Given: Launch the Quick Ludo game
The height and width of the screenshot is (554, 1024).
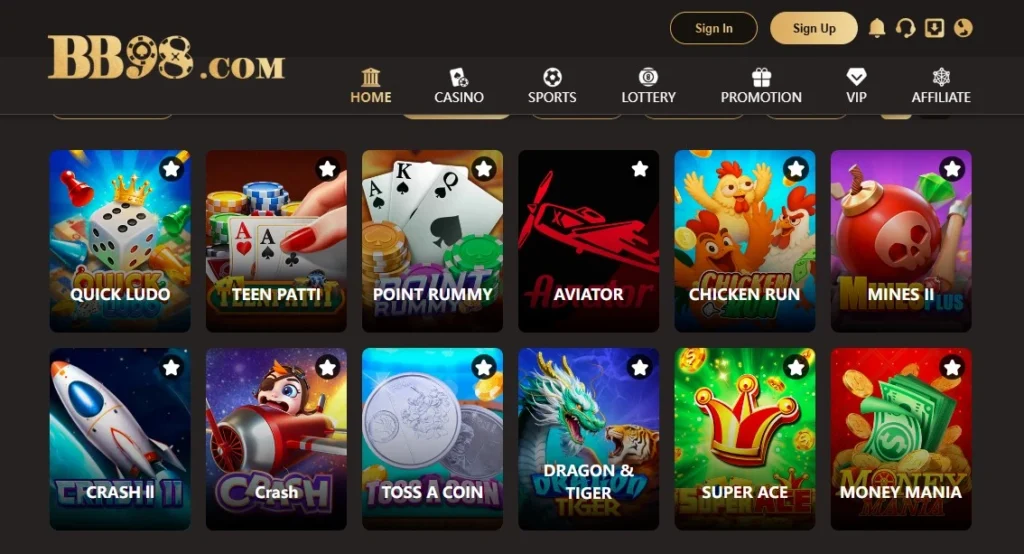Looking at the screenshot, I should pos(120,241).
